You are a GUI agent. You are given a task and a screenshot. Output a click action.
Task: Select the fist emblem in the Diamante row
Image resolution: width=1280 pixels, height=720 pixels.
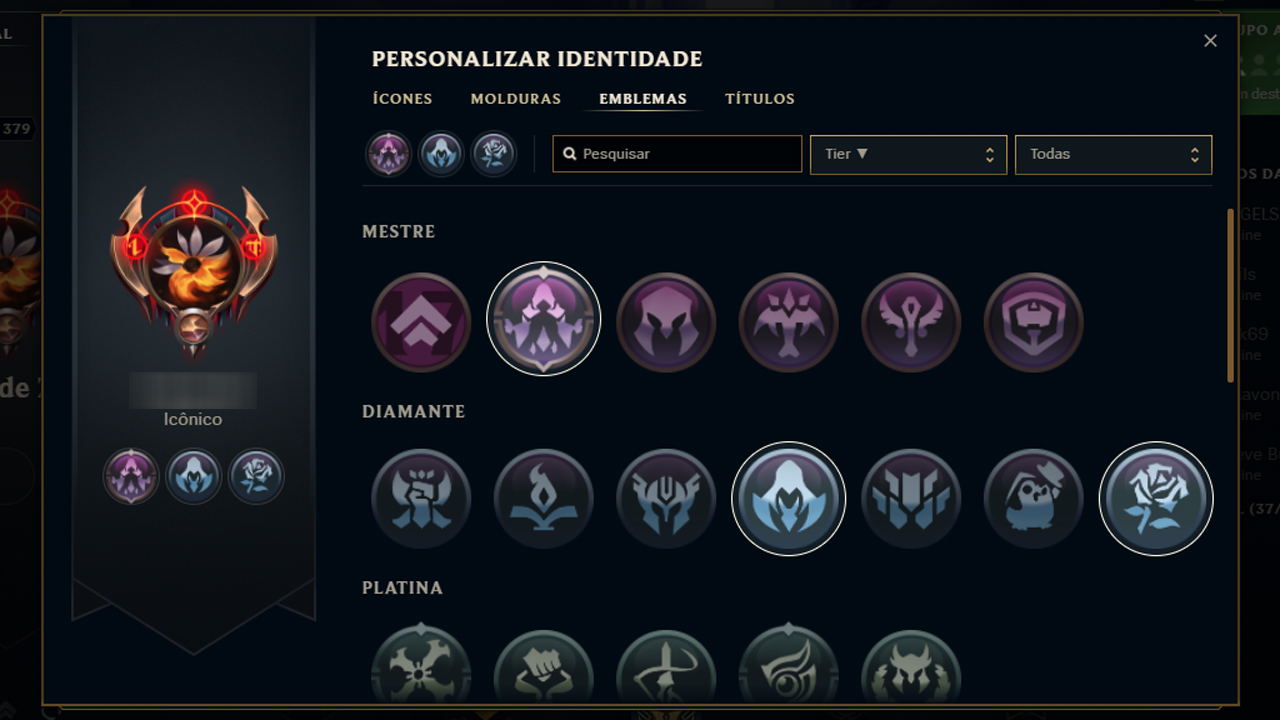421,498
